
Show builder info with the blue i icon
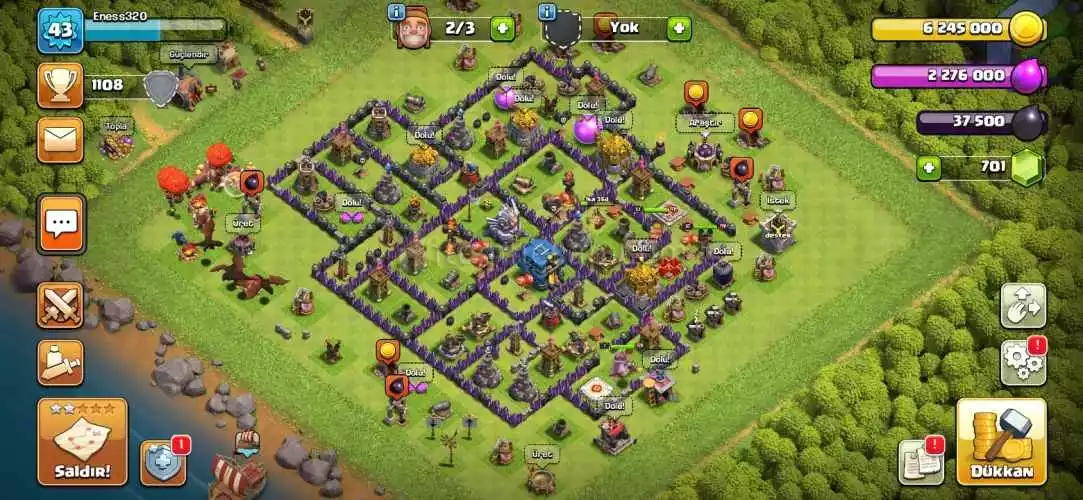398,12
